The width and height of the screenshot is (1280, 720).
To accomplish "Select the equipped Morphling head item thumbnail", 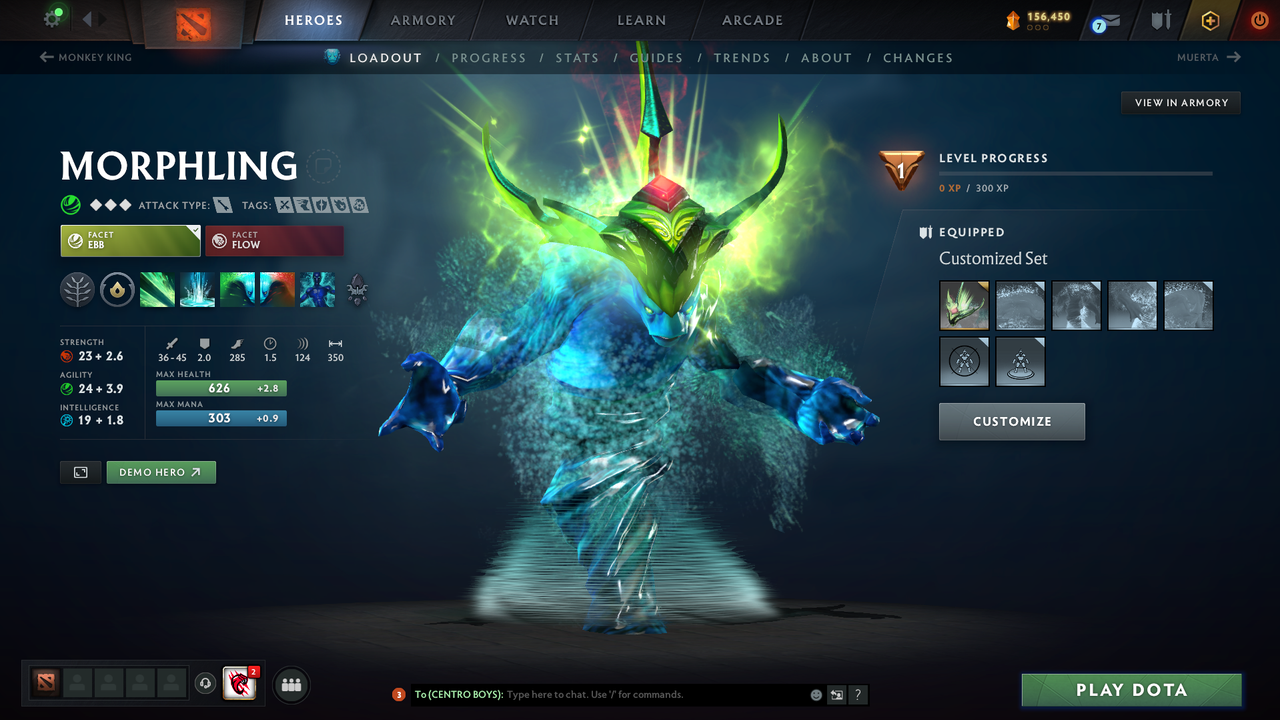I will click(964, 305).
